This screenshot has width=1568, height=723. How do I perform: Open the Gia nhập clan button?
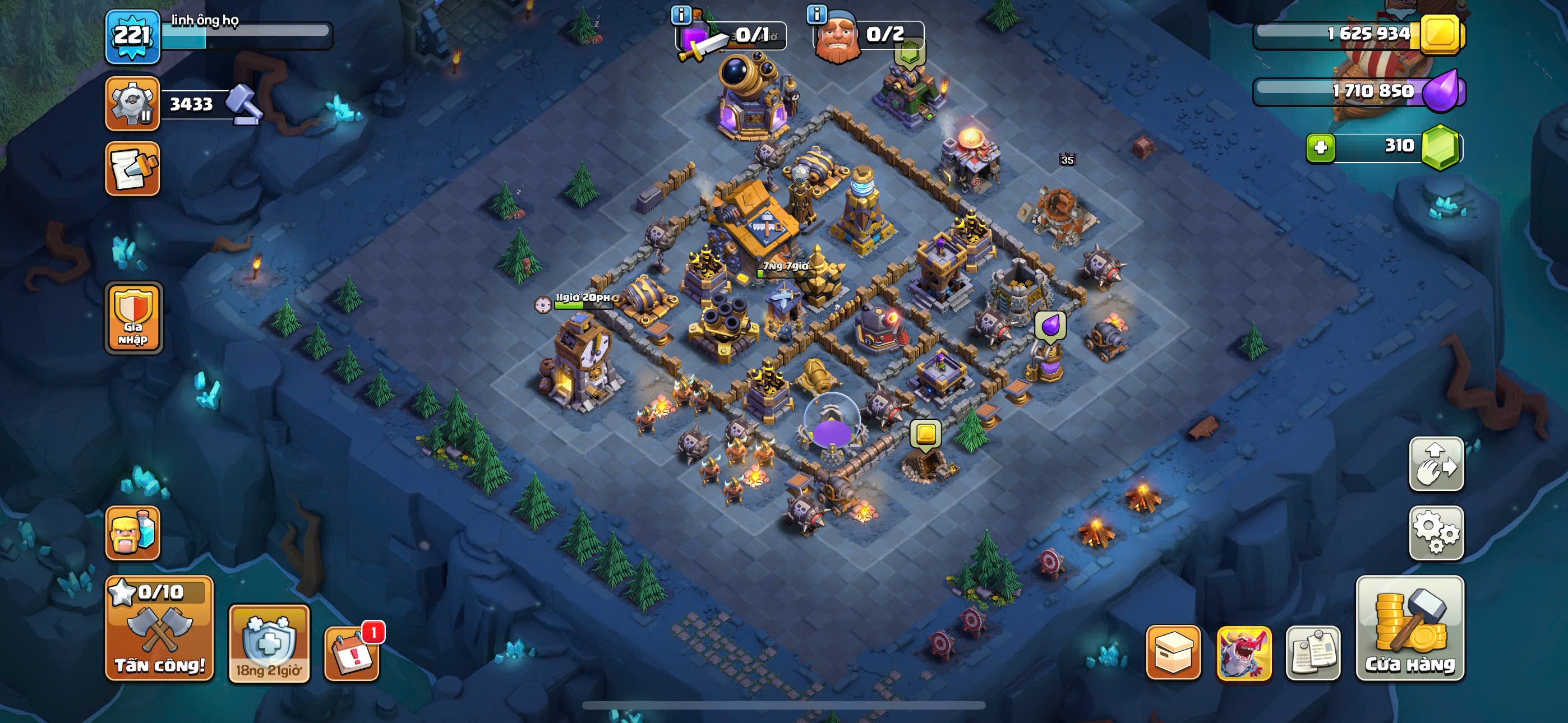[133, 318]
